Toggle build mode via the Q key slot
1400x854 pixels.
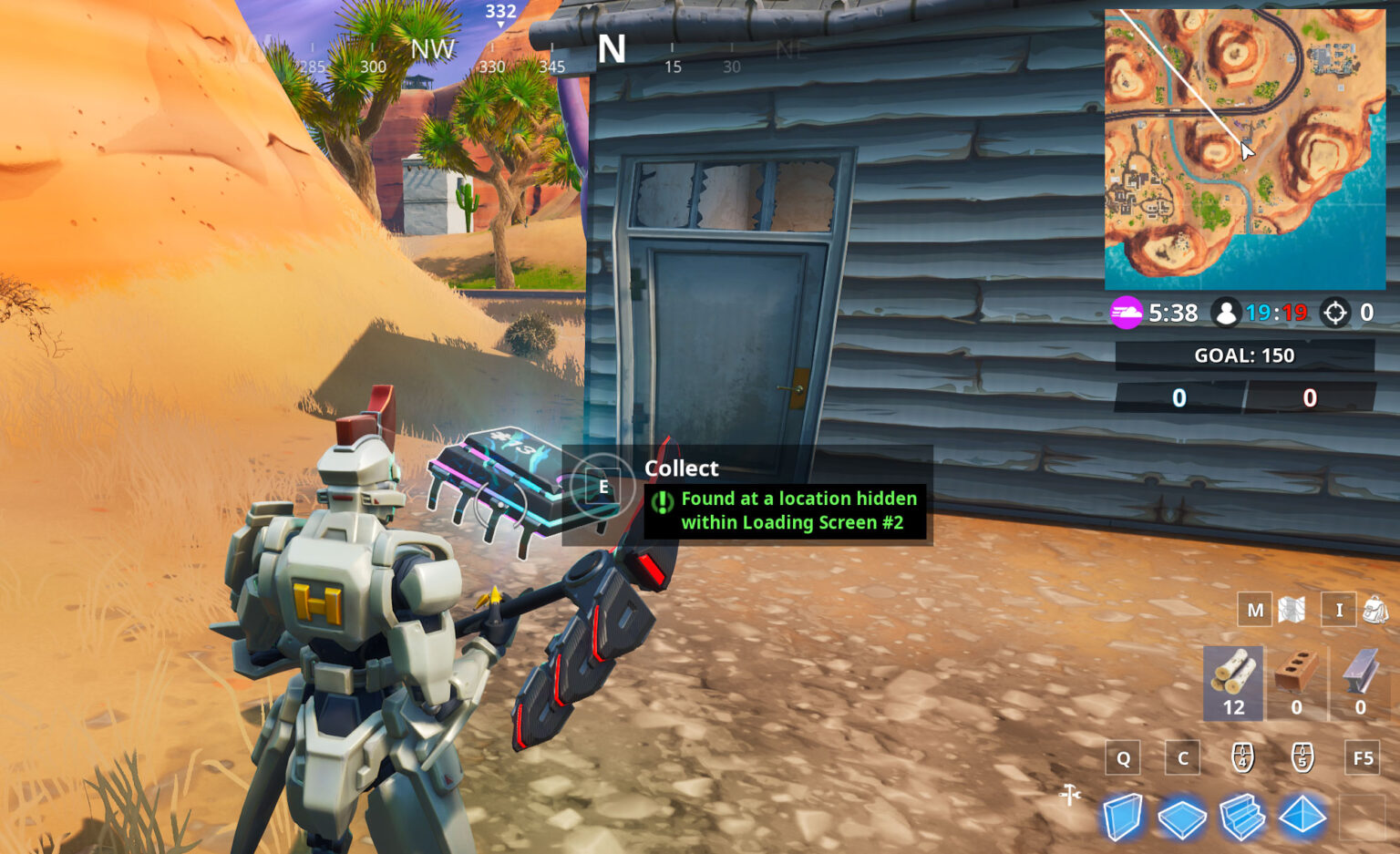pos(1122,757)
